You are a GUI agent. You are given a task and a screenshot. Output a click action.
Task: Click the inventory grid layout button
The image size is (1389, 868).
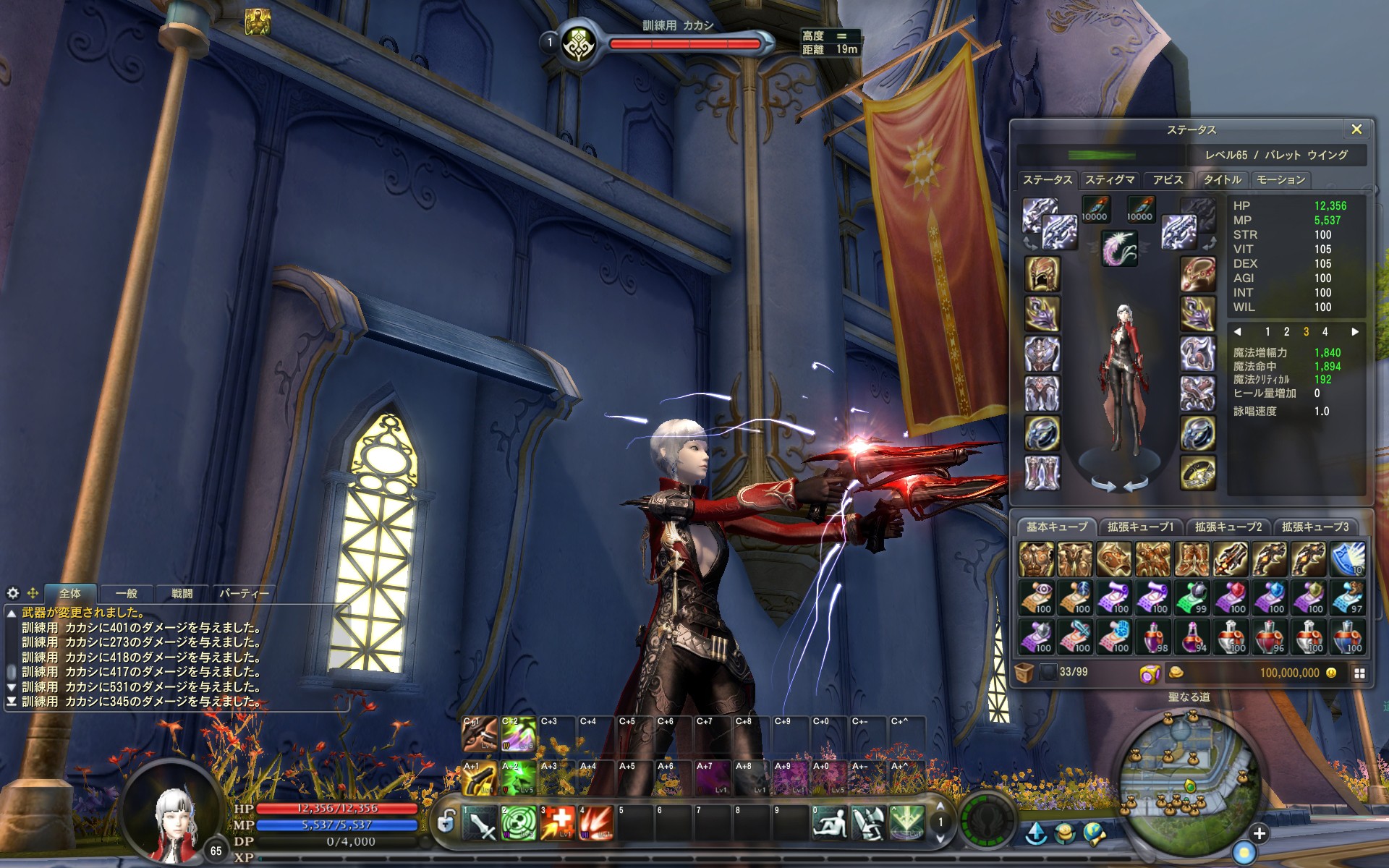(1359, 673)
